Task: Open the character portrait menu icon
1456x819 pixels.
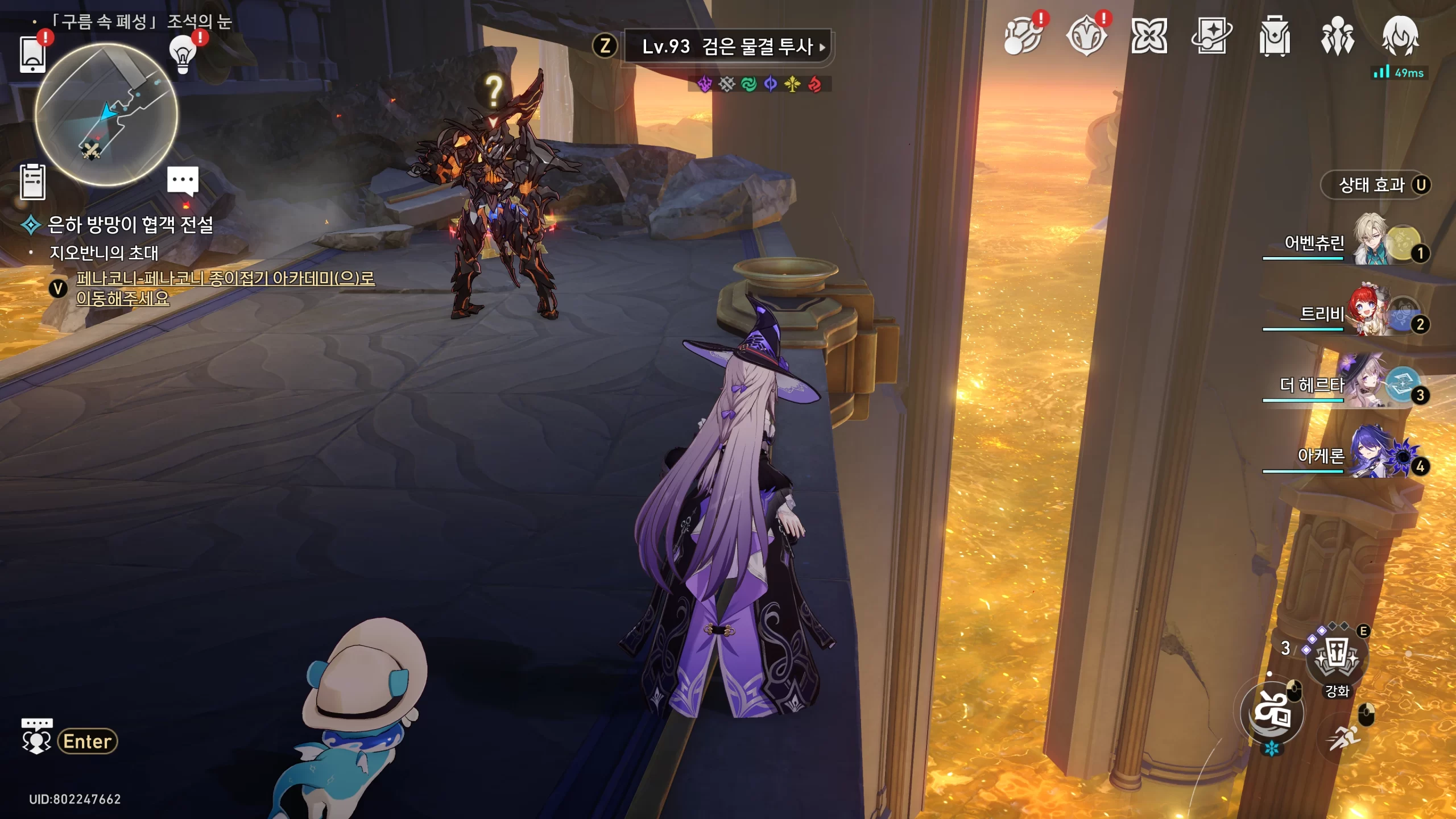Action: (x=1400, y=36)
